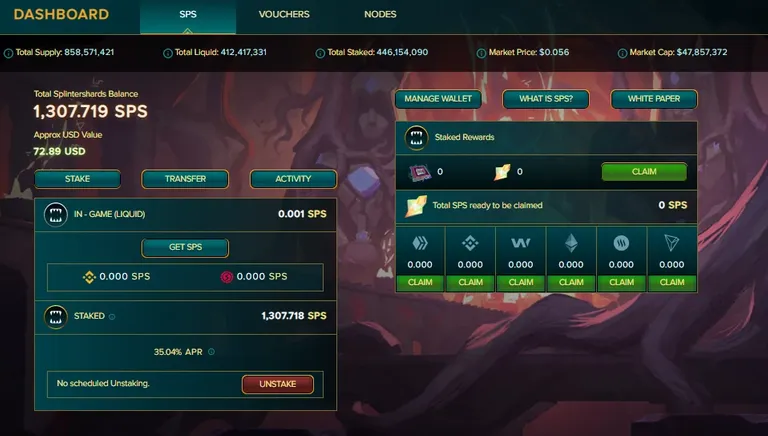
Task: Claim SPS under the Binance logo
Action: coord(470,283)
